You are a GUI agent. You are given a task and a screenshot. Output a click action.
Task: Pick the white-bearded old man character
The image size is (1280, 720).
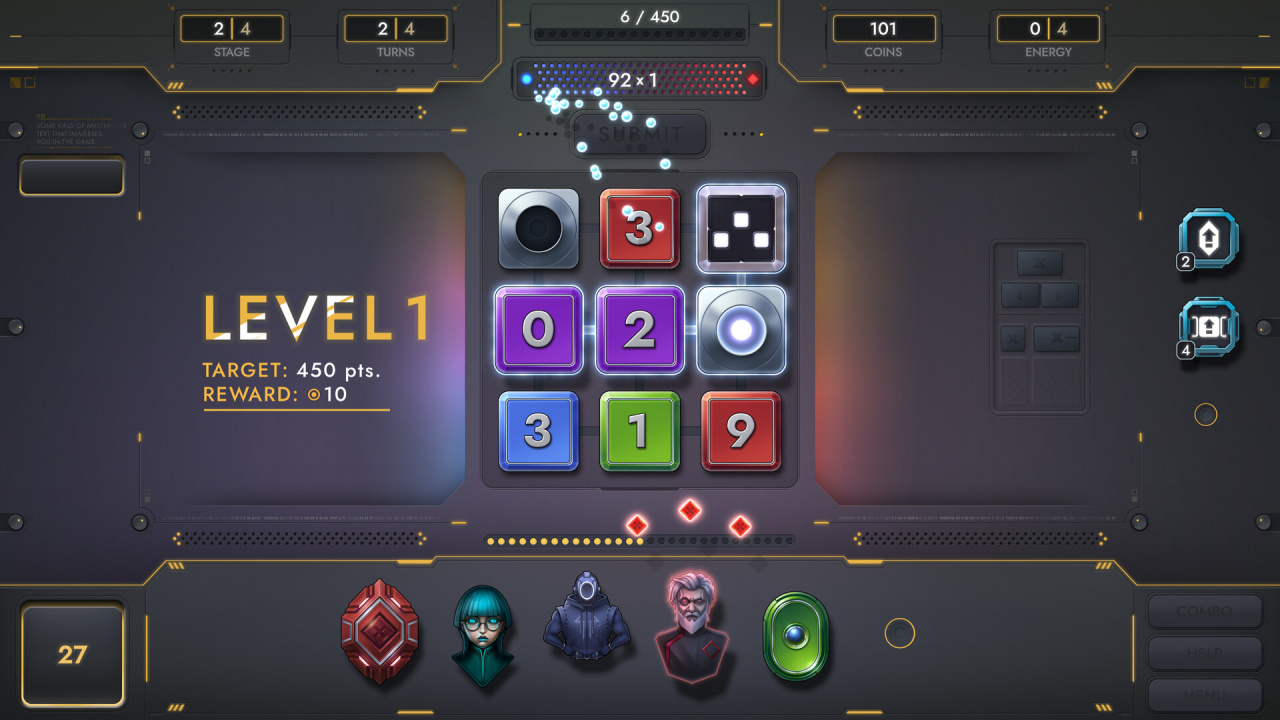pyautogui.click(x=692, y=630)
